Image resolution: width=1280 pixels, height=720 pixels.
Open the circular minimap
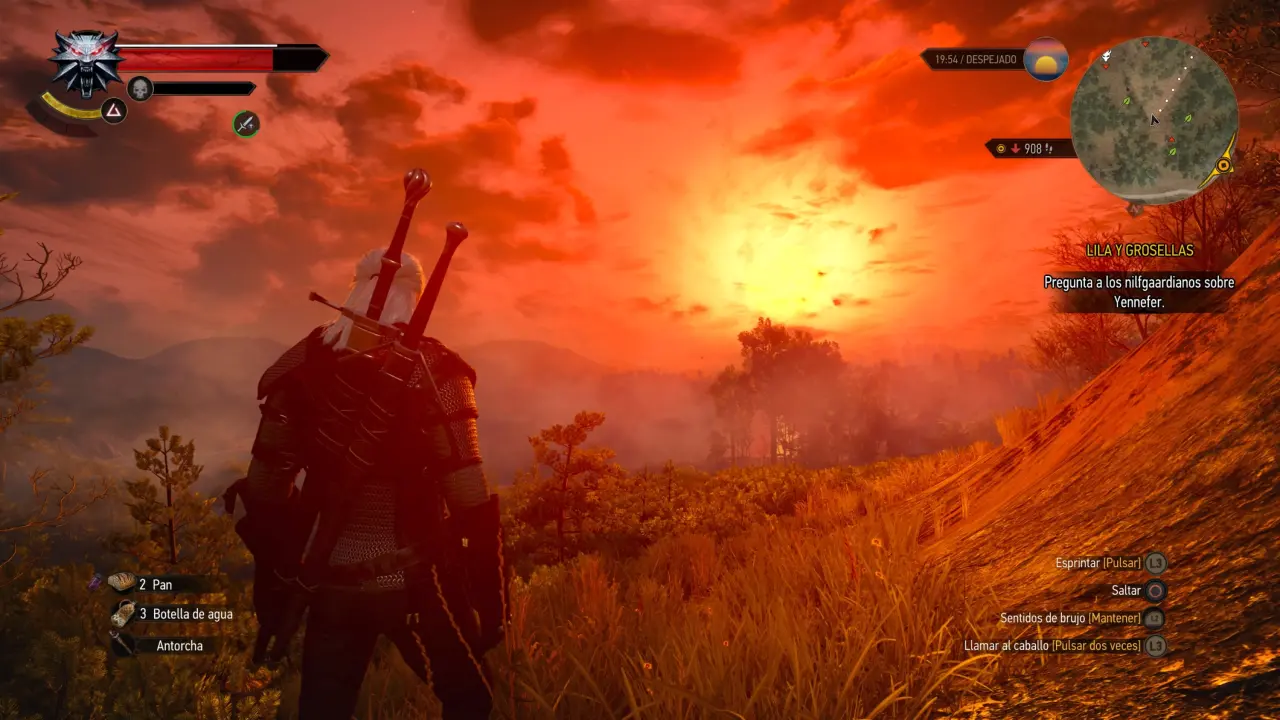click(x=1154, y=120)
